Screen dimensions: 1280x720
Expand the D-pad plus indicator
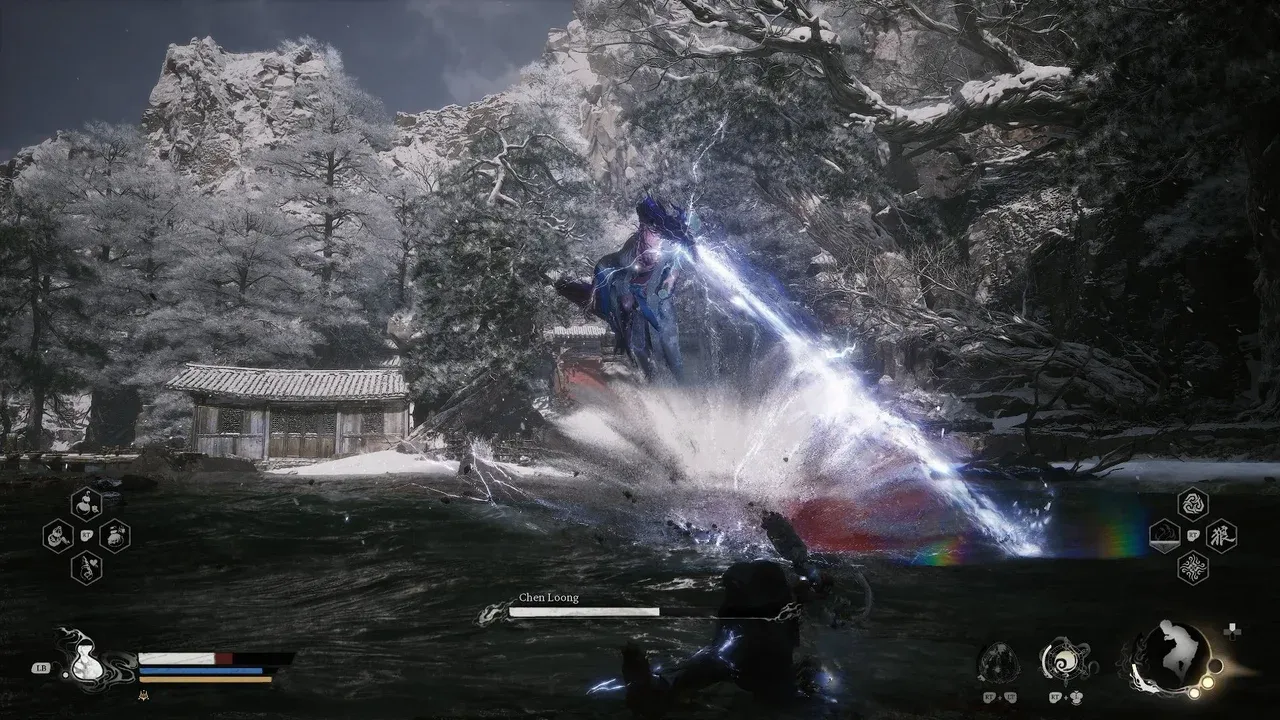coord(1232,633)
